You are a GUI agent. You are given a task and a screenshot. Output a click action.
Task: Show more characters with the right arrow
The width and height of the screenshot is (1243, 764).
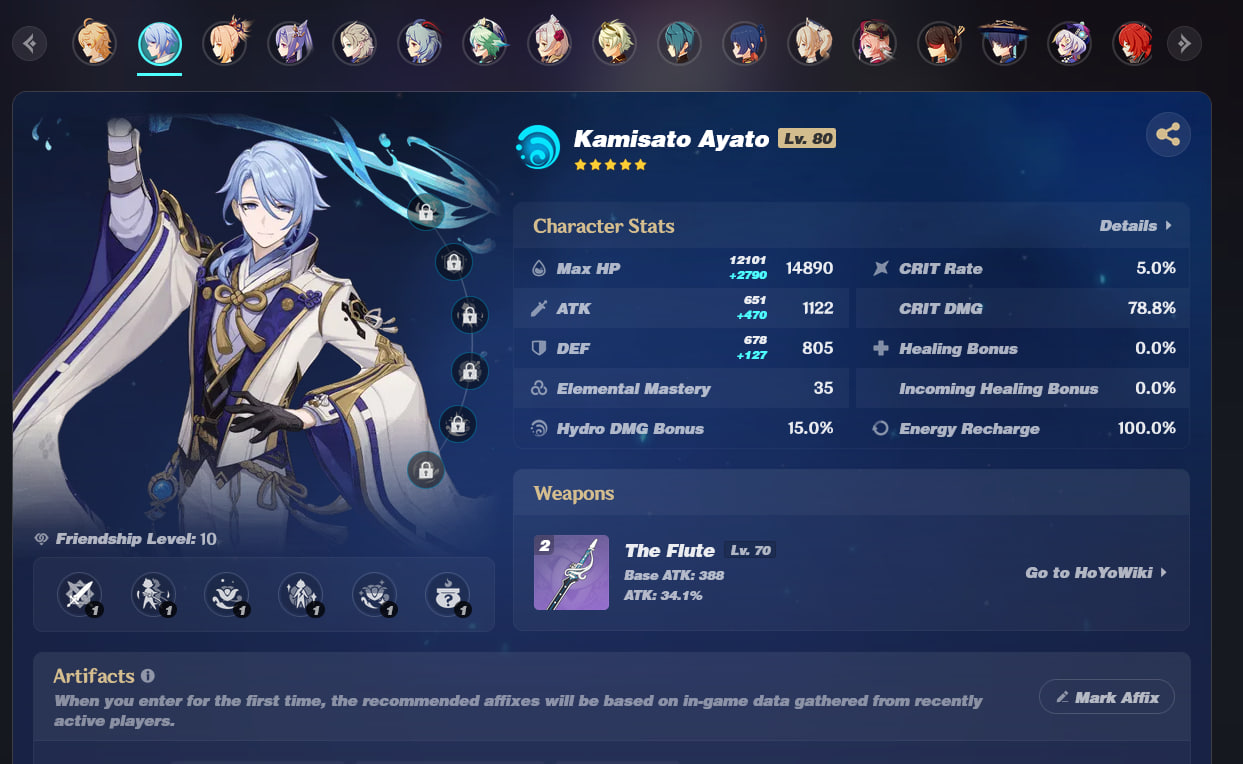pos(1184,43)
